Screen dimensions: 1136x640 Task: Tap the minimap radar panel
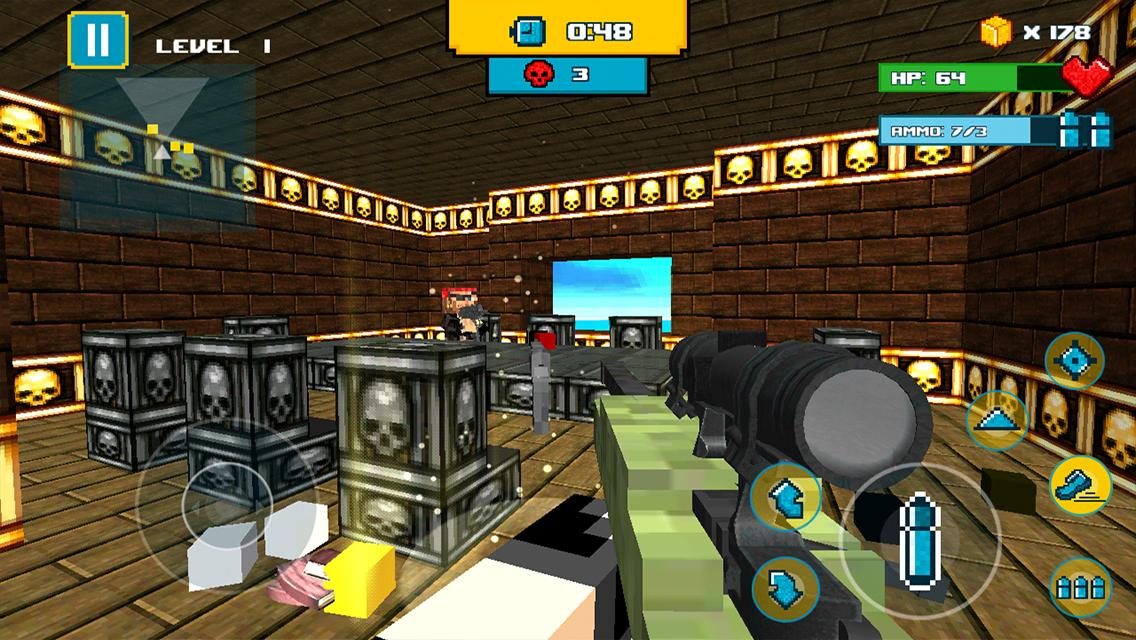[x=156, y=146]
